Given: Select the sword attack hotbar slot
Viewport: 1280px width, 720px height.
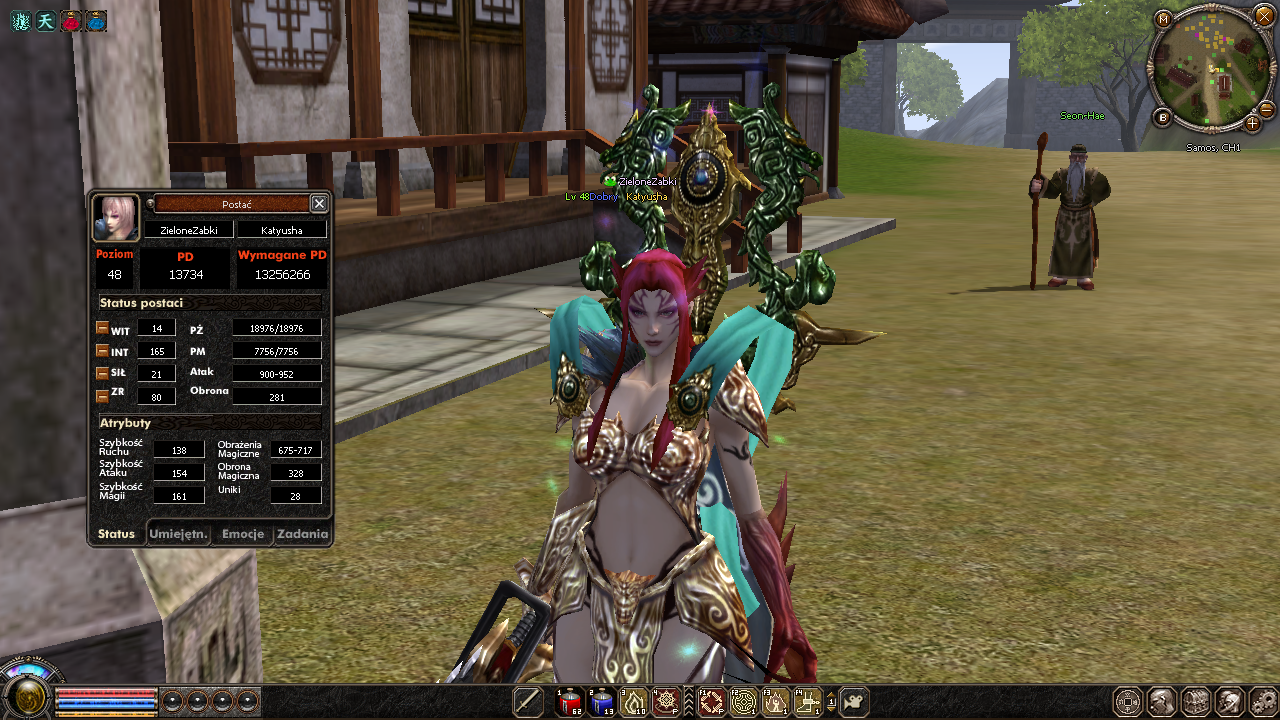Looking at the screenshot, I should pos(528,702).
